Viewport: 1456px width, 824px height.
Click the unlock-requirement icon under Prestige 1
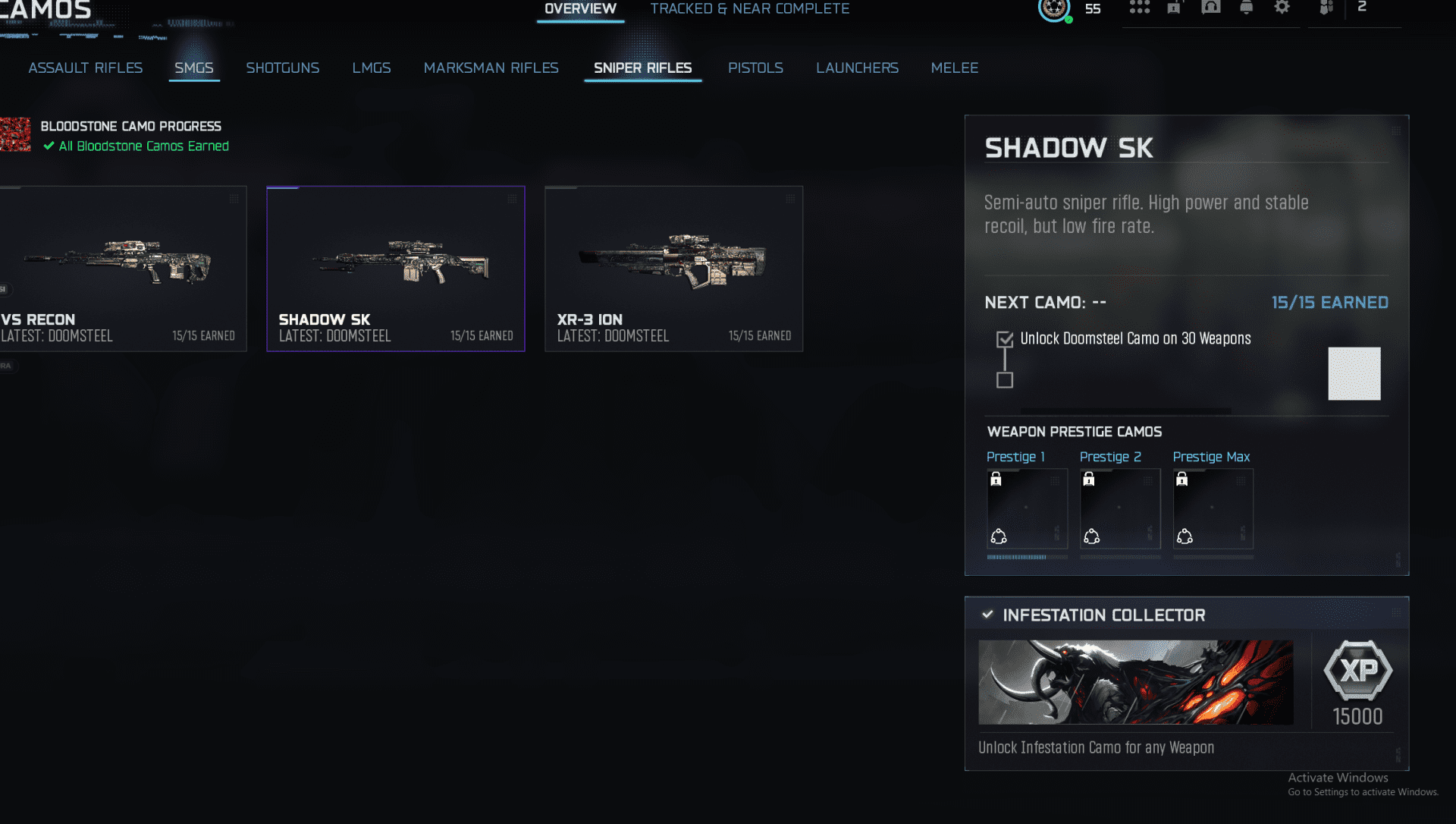998,536
